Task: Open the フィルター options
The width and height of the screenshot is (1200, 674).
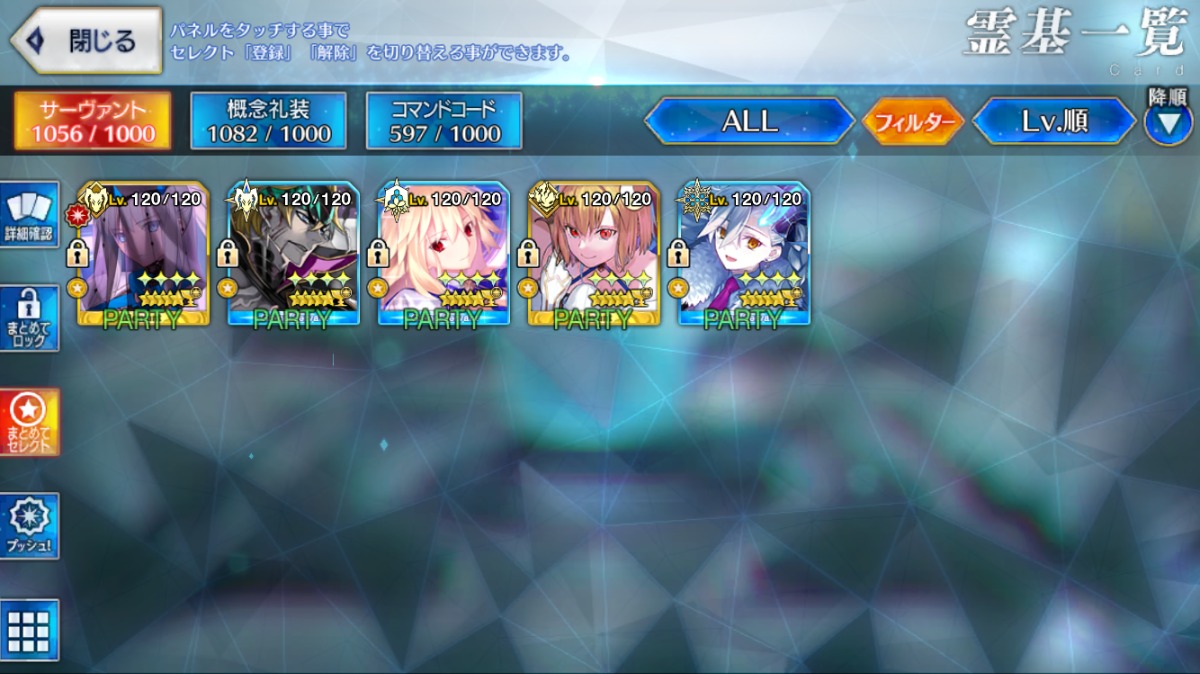Action: (x=913, y=122)
